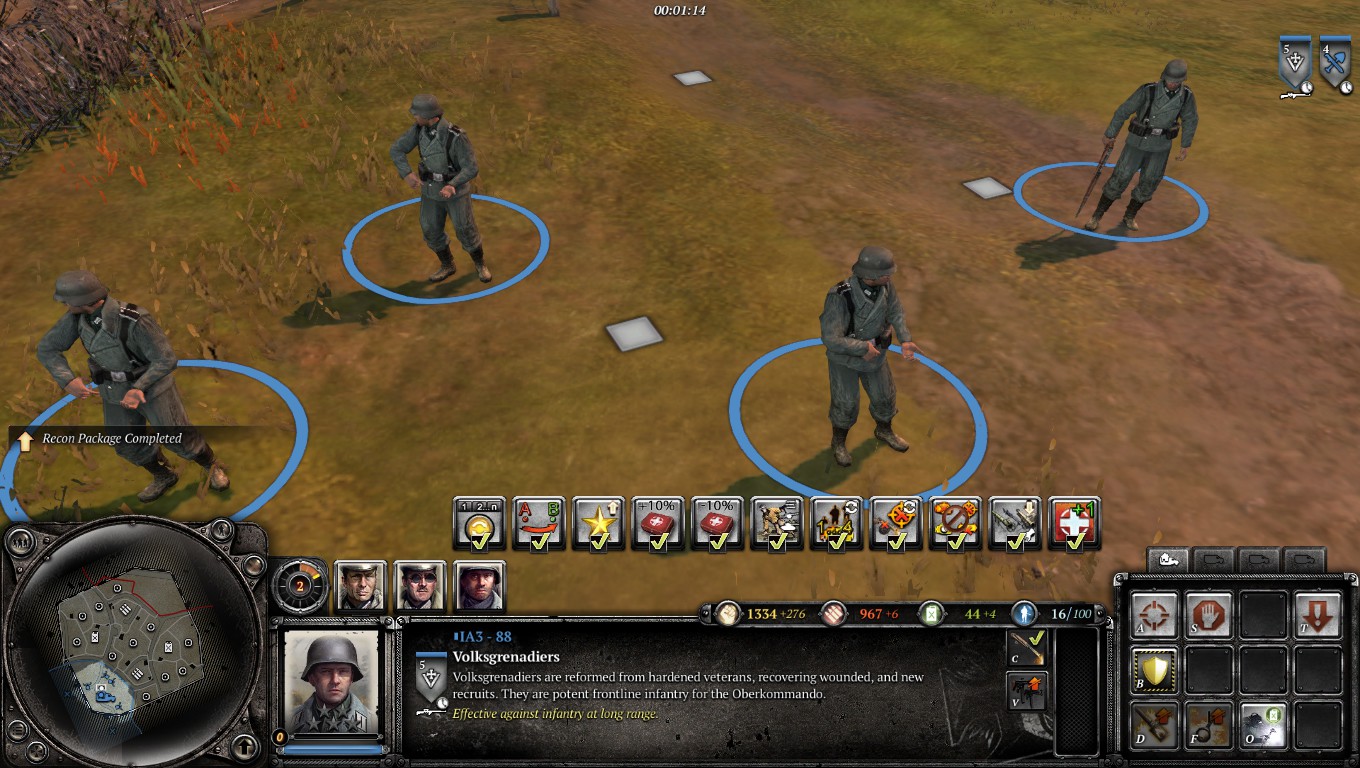Use the smoke ability with green fuel badge
This screenshot has width=1360, height=768.
1263,724
